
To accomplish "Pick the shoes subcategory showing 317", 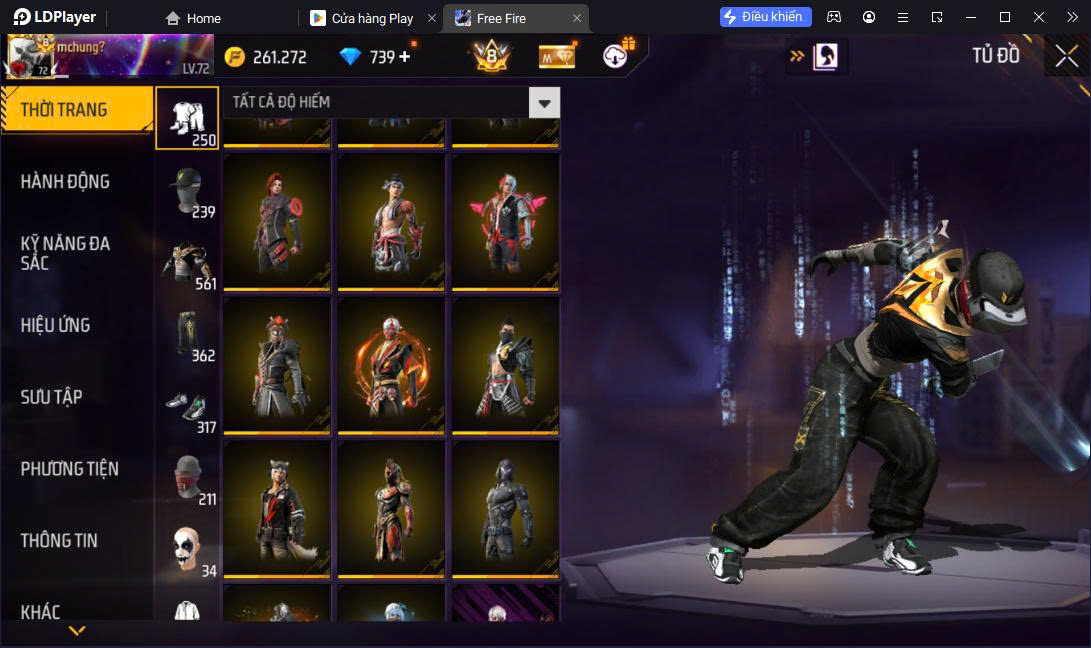I will tap(187, 407).
